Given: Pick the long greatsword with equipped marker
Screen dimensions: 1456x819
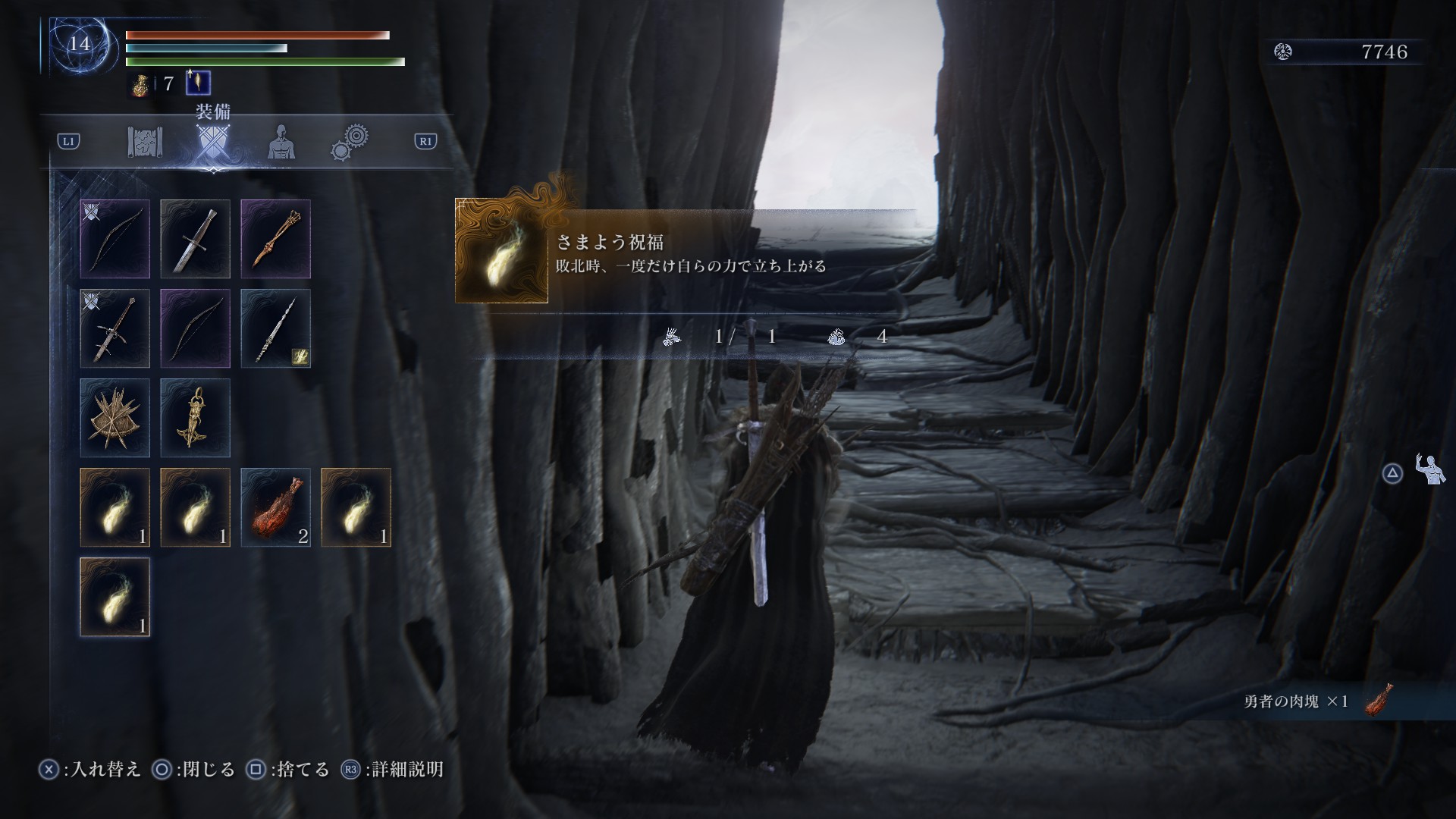Looking at the screenshot, I should (x=115, y=328).
